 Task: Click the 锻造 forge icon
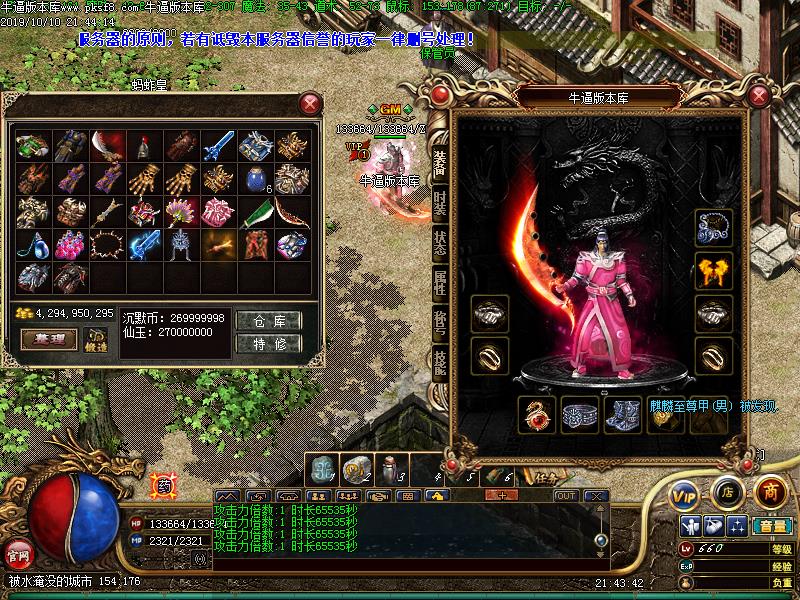[x=96, y=339]
